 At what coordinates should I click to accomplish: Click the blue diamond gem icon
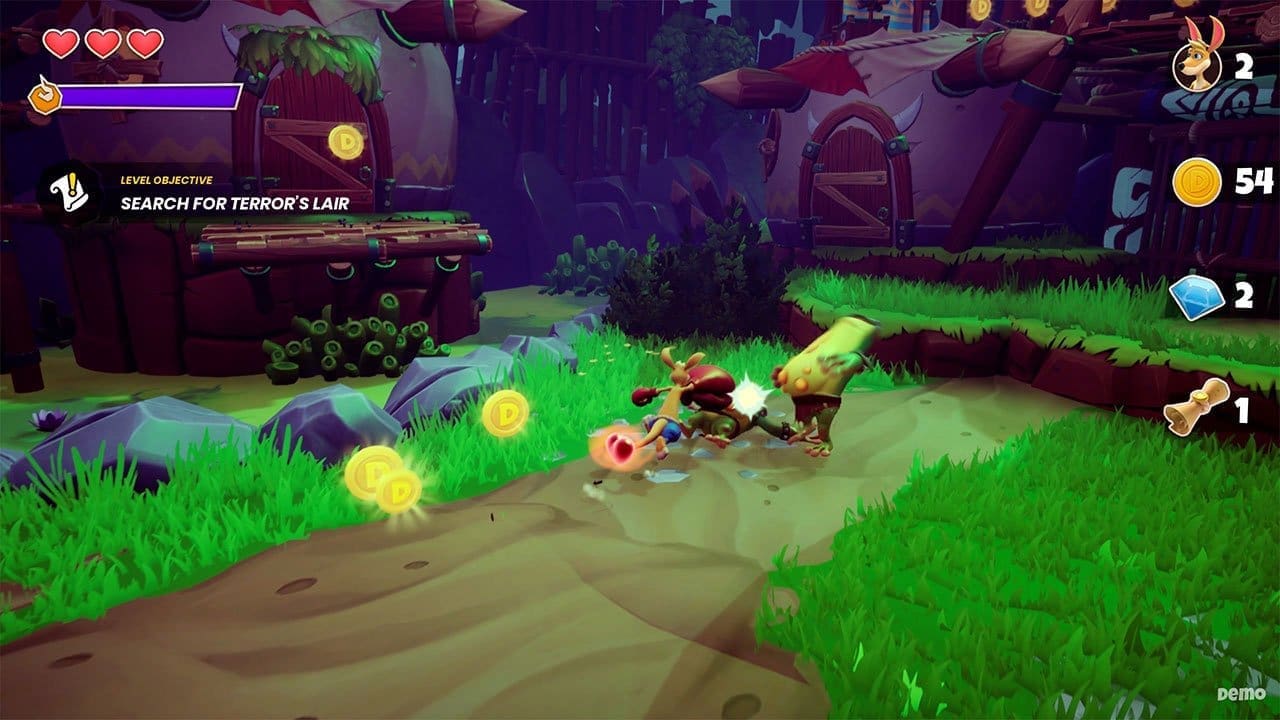click(1197, 297)
